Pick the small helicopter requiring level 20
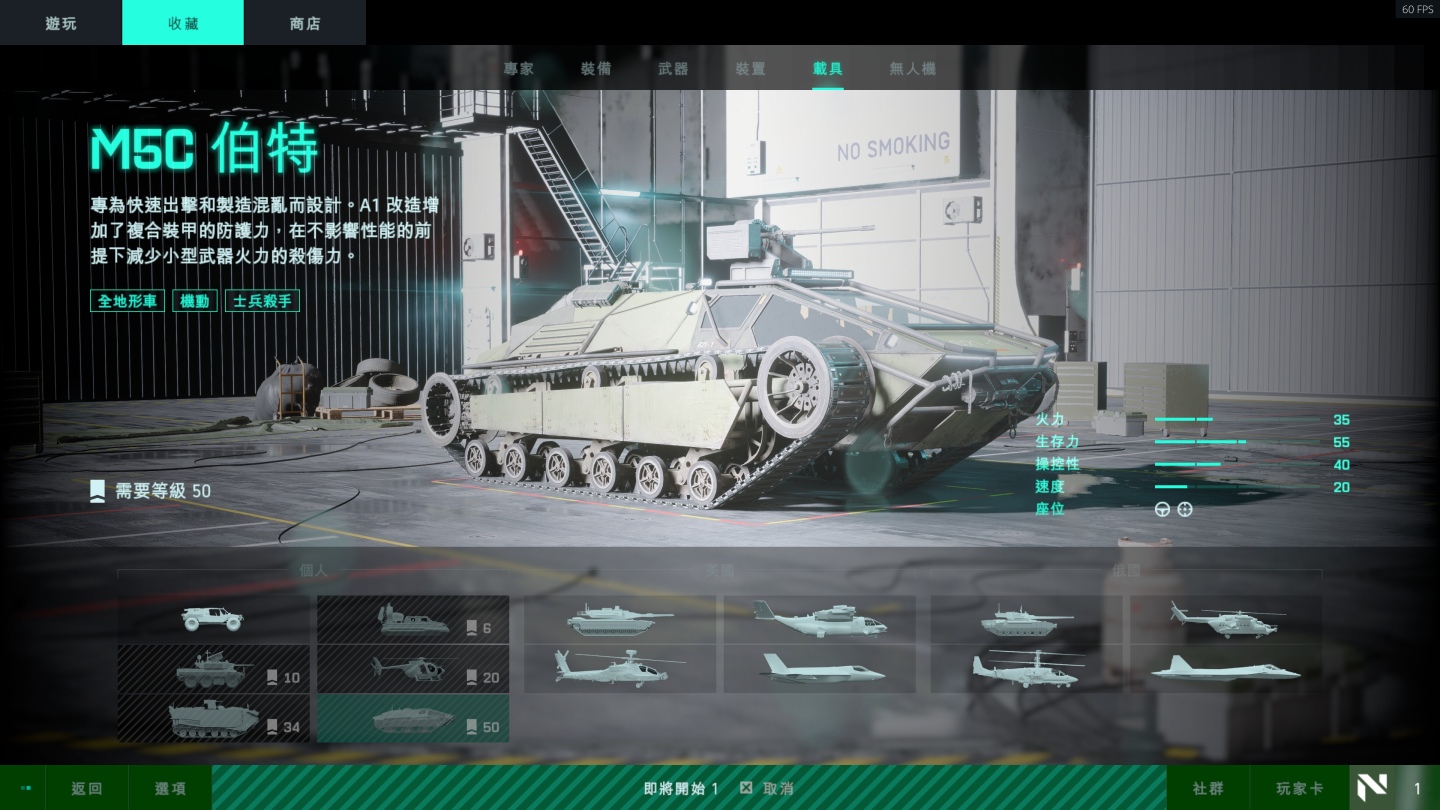The image size is (1440, 810). click(413, 669)
